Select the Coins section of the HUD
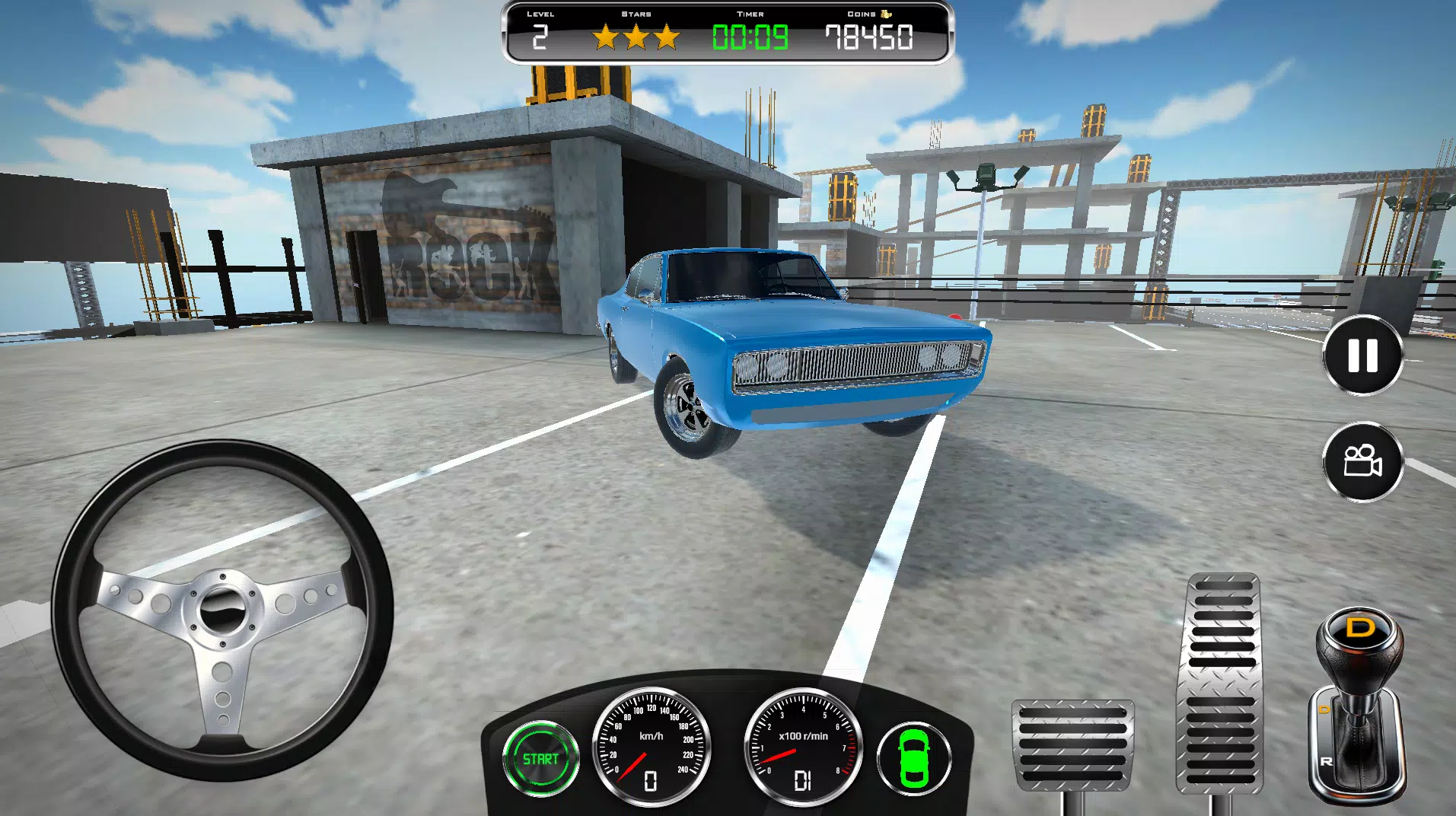Screen dimensions: 1456x816 click(x=868, y=34)
